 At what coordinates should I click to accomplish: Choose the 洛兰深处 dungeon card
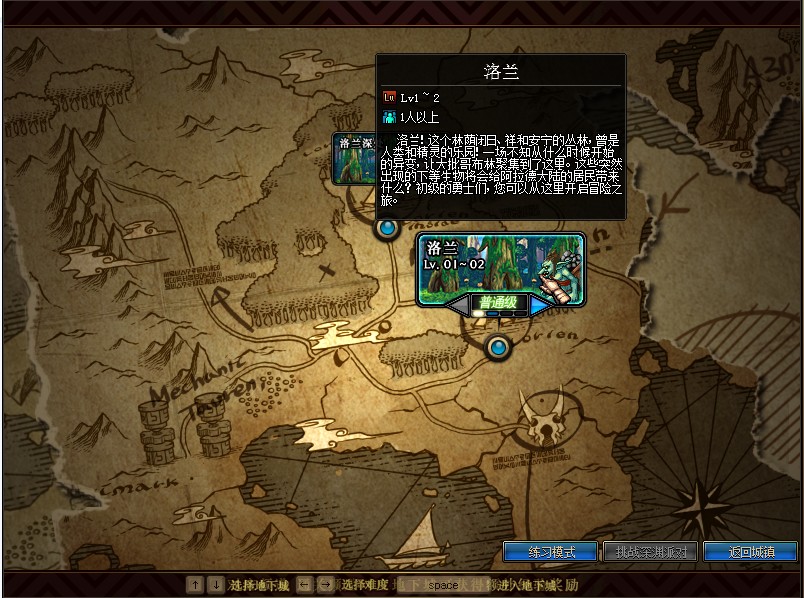click(354, 158)
